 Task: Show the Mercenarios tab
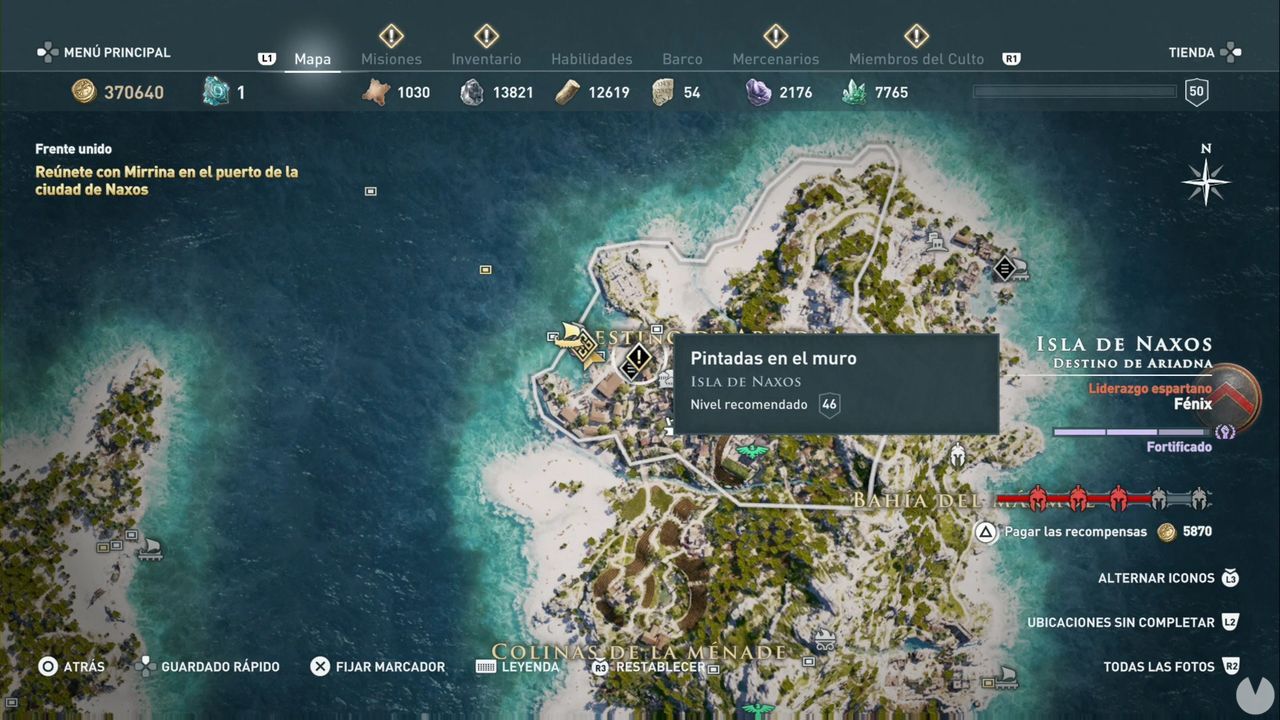point(775,59)
